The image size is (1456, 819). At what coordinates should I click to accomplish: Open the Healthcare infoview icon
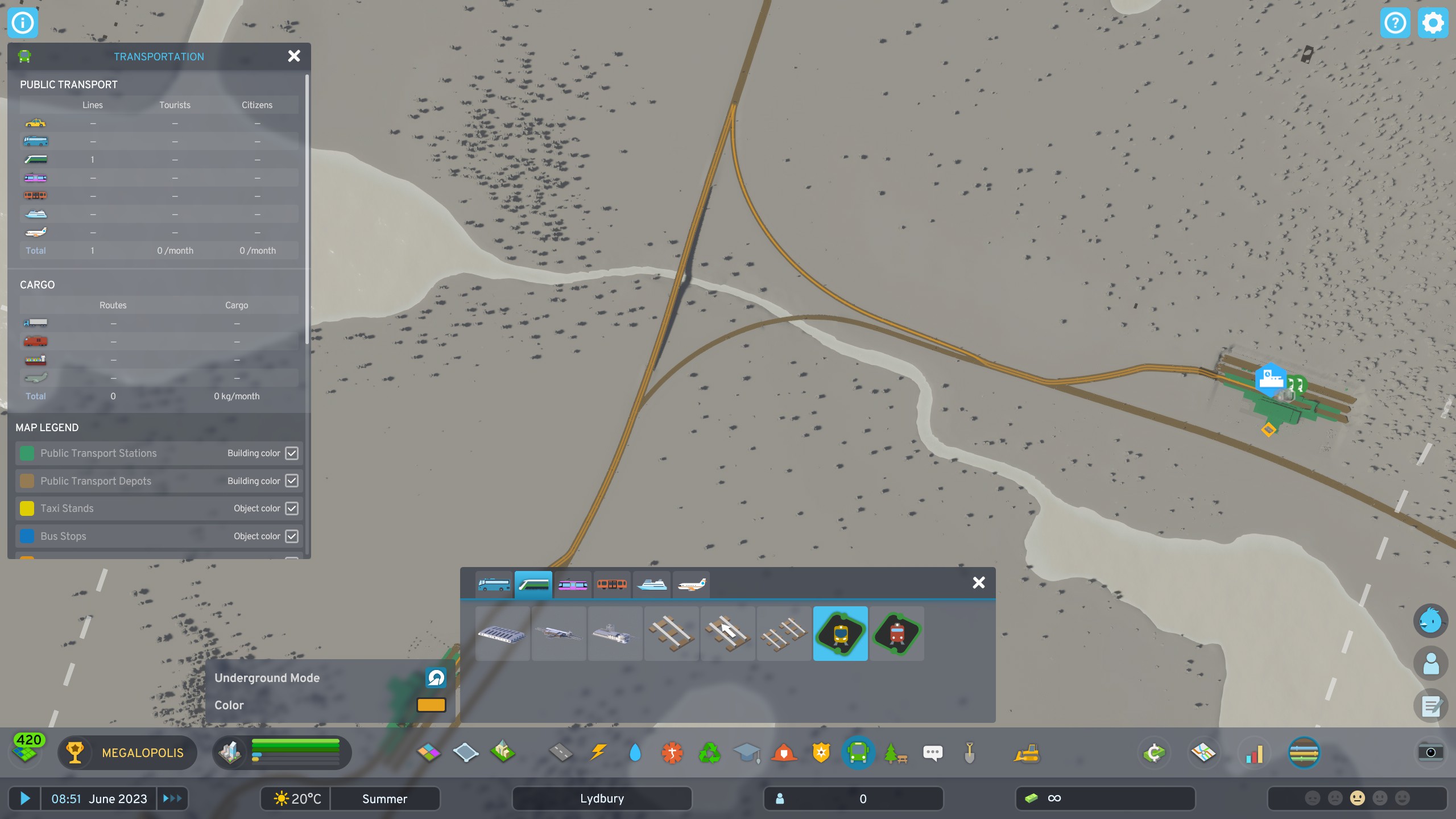click(672, 752)
